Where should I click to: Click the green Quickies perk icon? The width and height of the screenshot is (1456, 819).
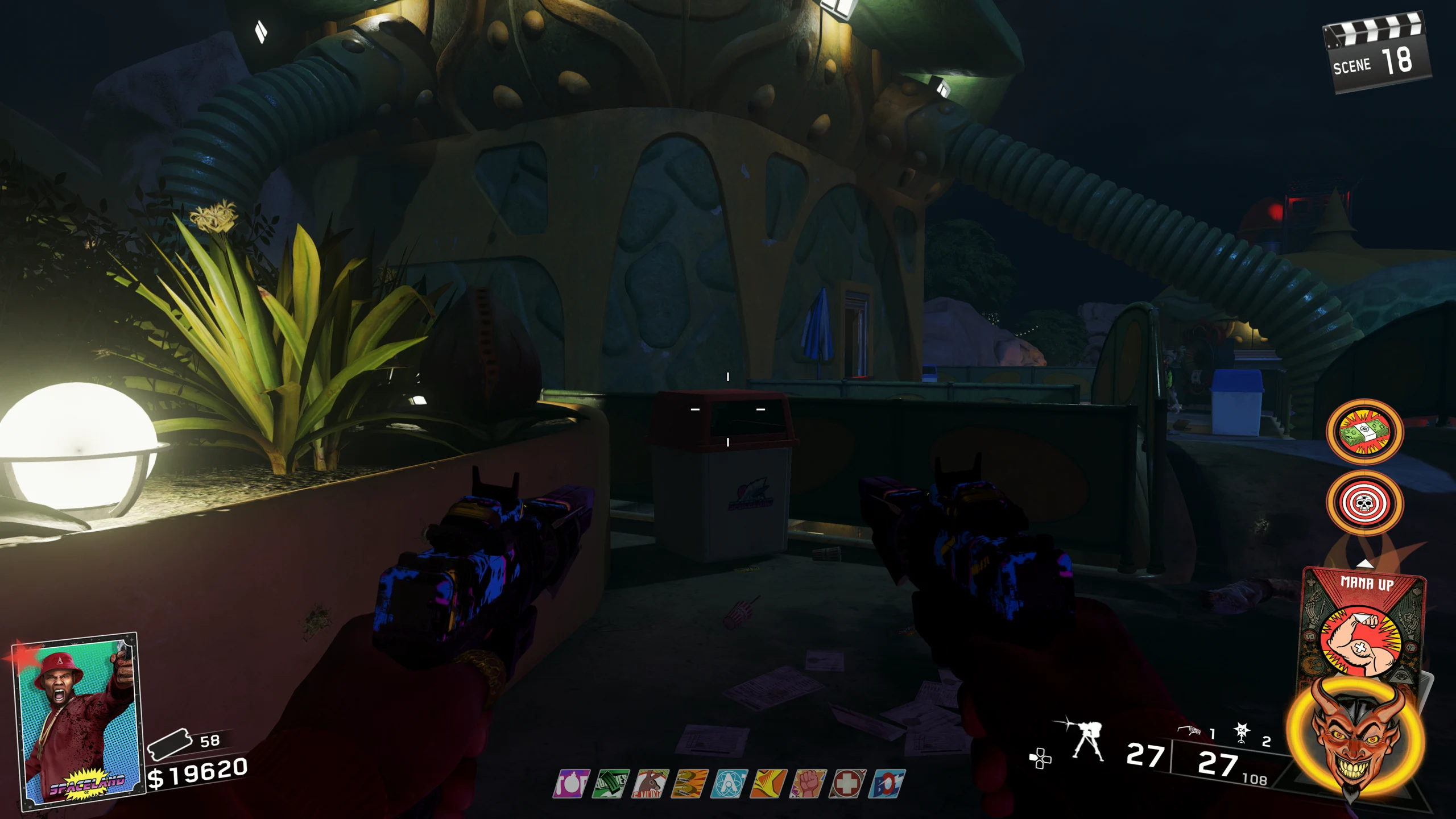pos(611,784)
